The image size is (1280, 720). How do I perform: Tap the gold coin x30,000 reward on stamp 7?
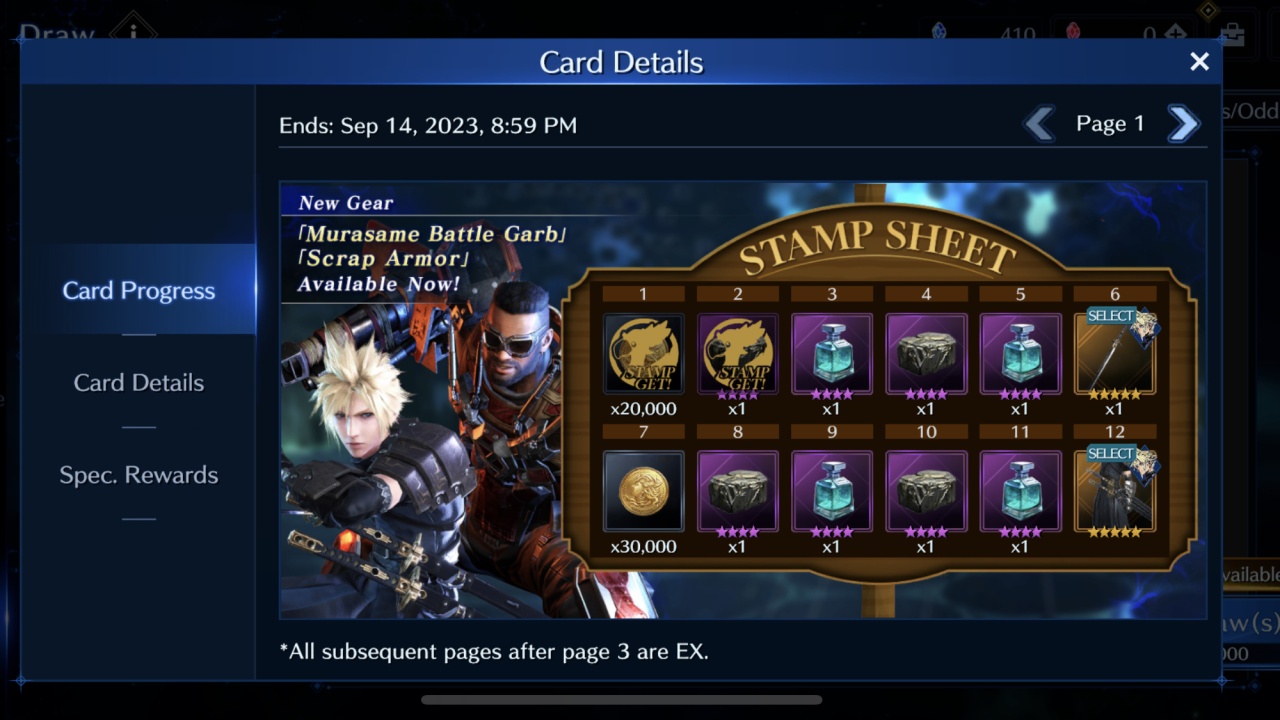point(643,491)
